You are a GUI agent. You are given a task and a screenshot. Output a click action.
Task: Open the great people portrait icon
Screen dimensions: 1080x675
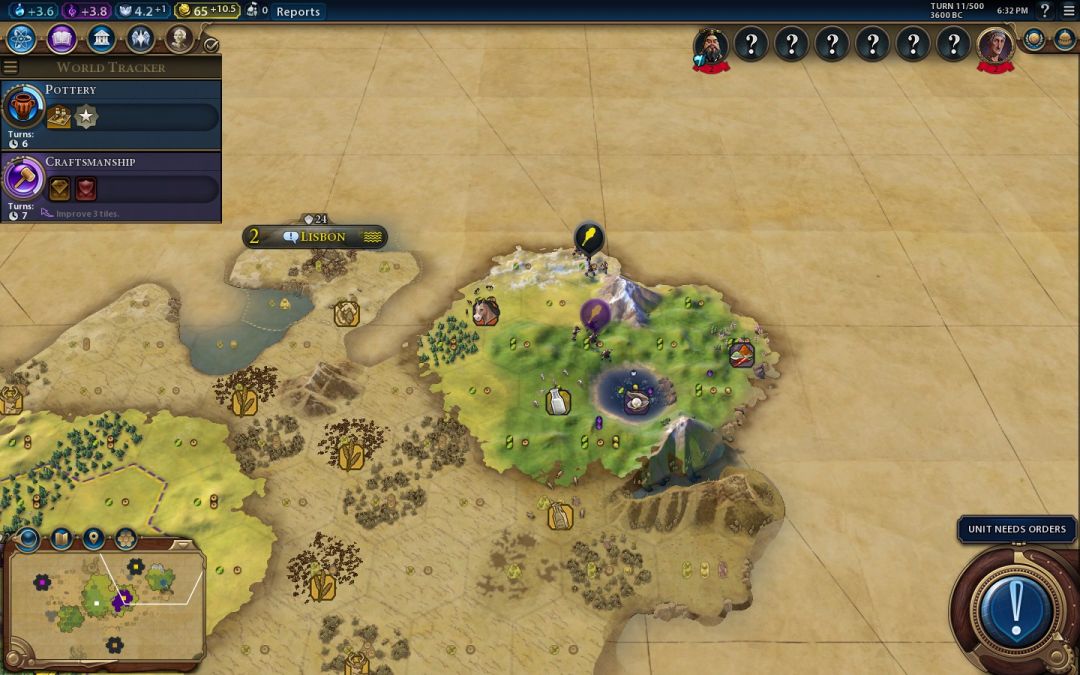point(179,39)
